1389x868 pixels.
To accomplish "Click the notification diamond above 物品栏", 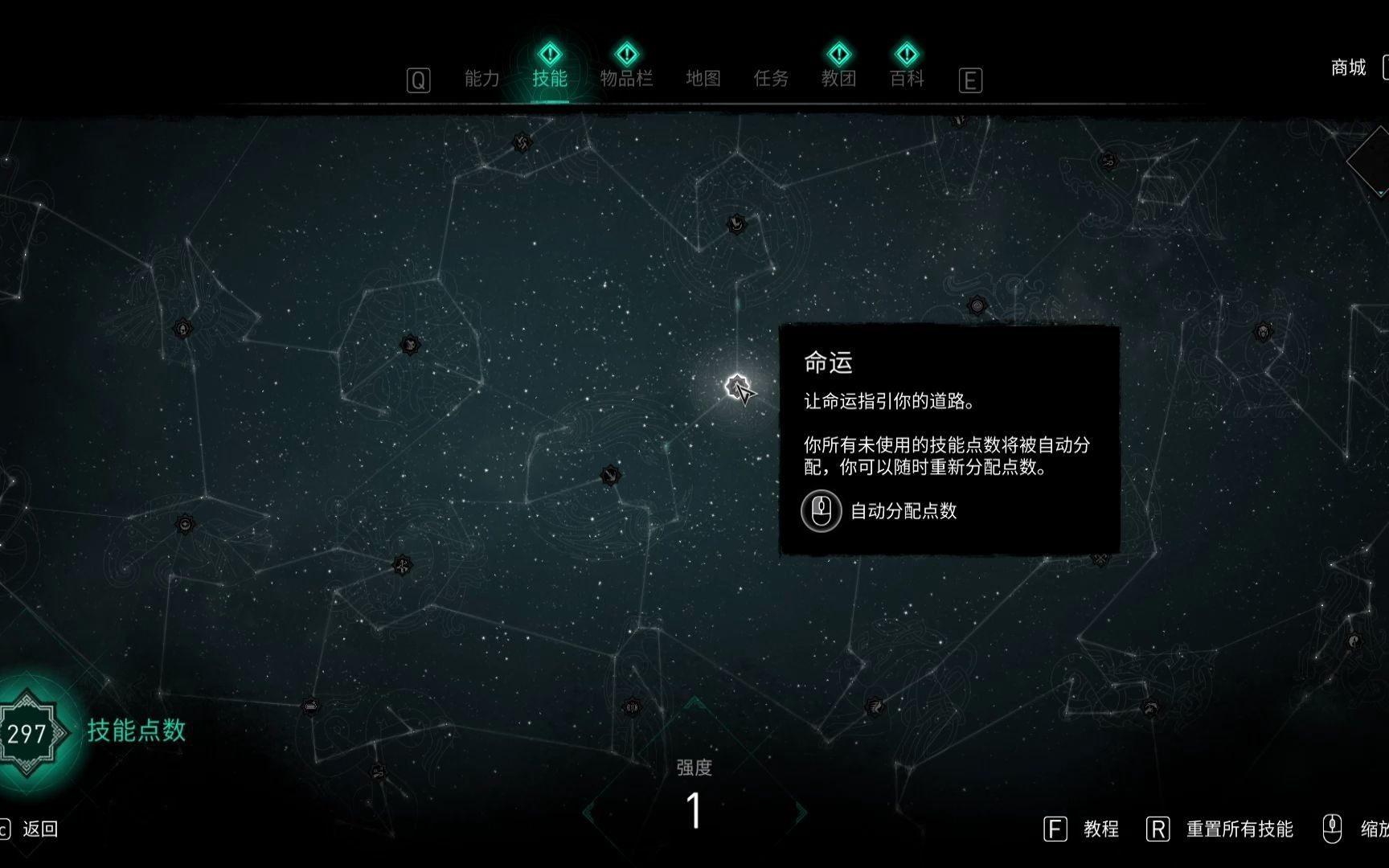I will (626, 54).
